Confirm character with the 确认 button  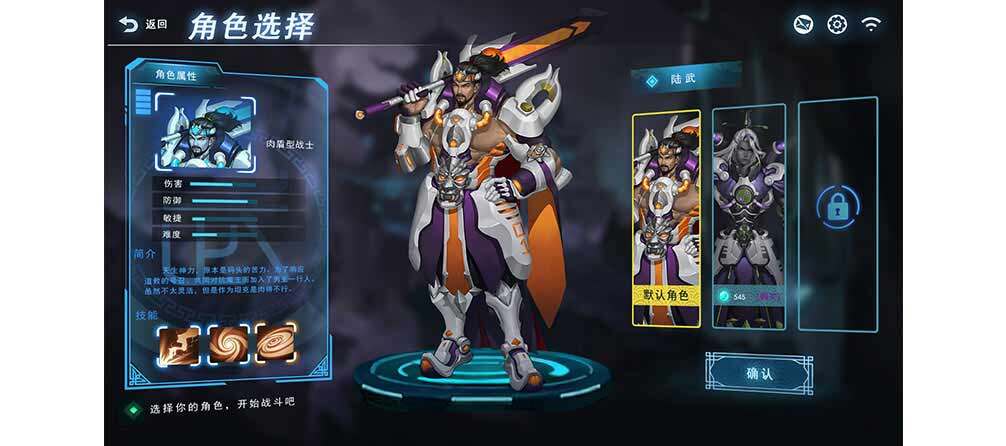tap(758, 373)
